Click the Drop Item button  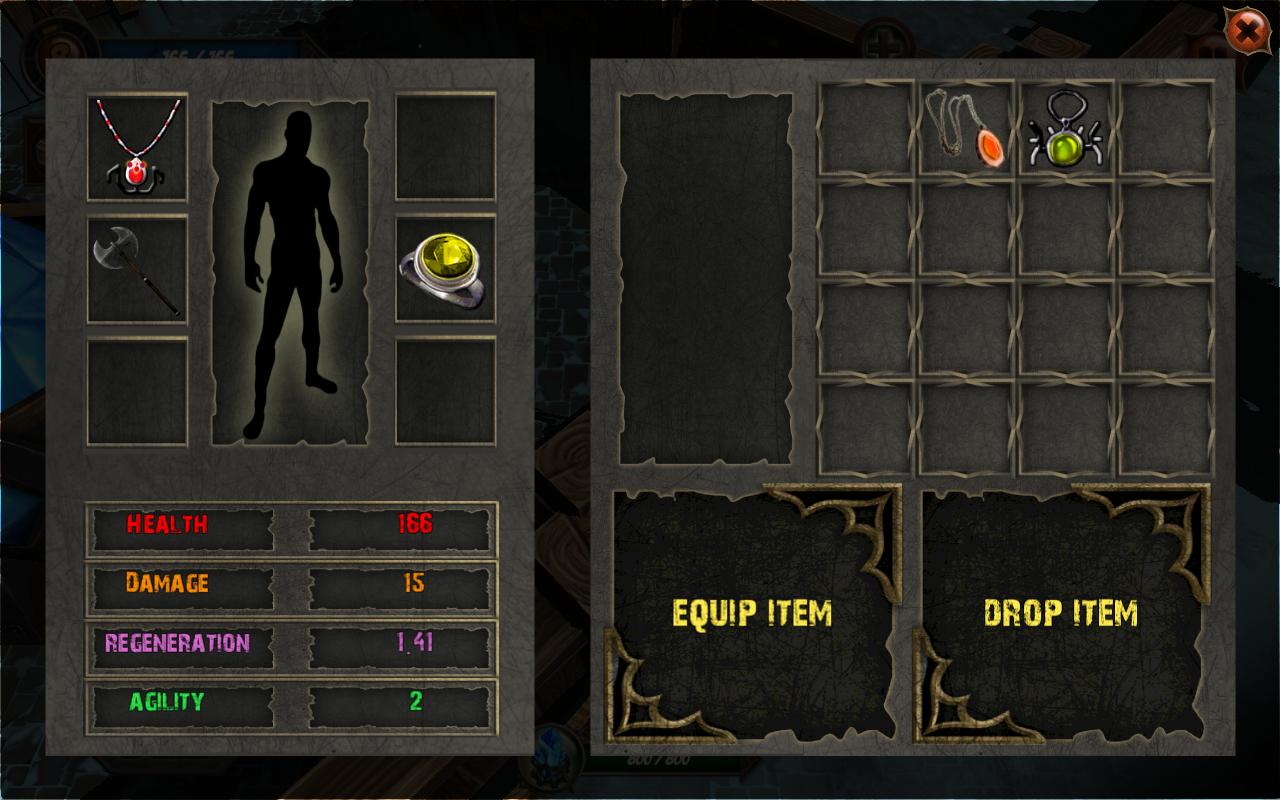1060,612
